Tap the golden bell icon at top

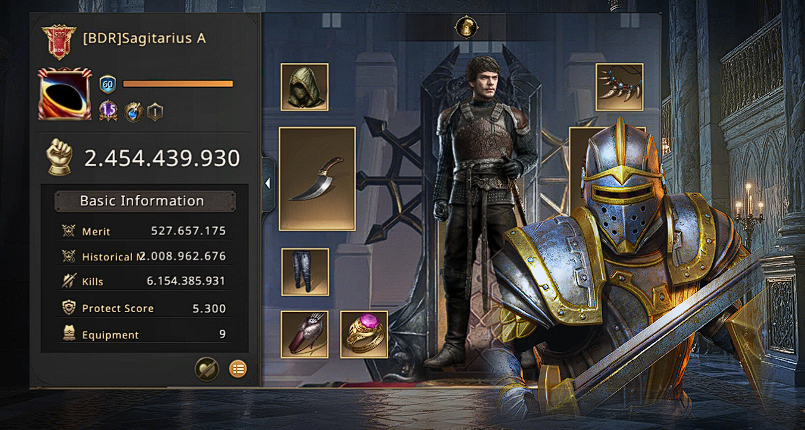pyautogui.click(x=465, y=28)
